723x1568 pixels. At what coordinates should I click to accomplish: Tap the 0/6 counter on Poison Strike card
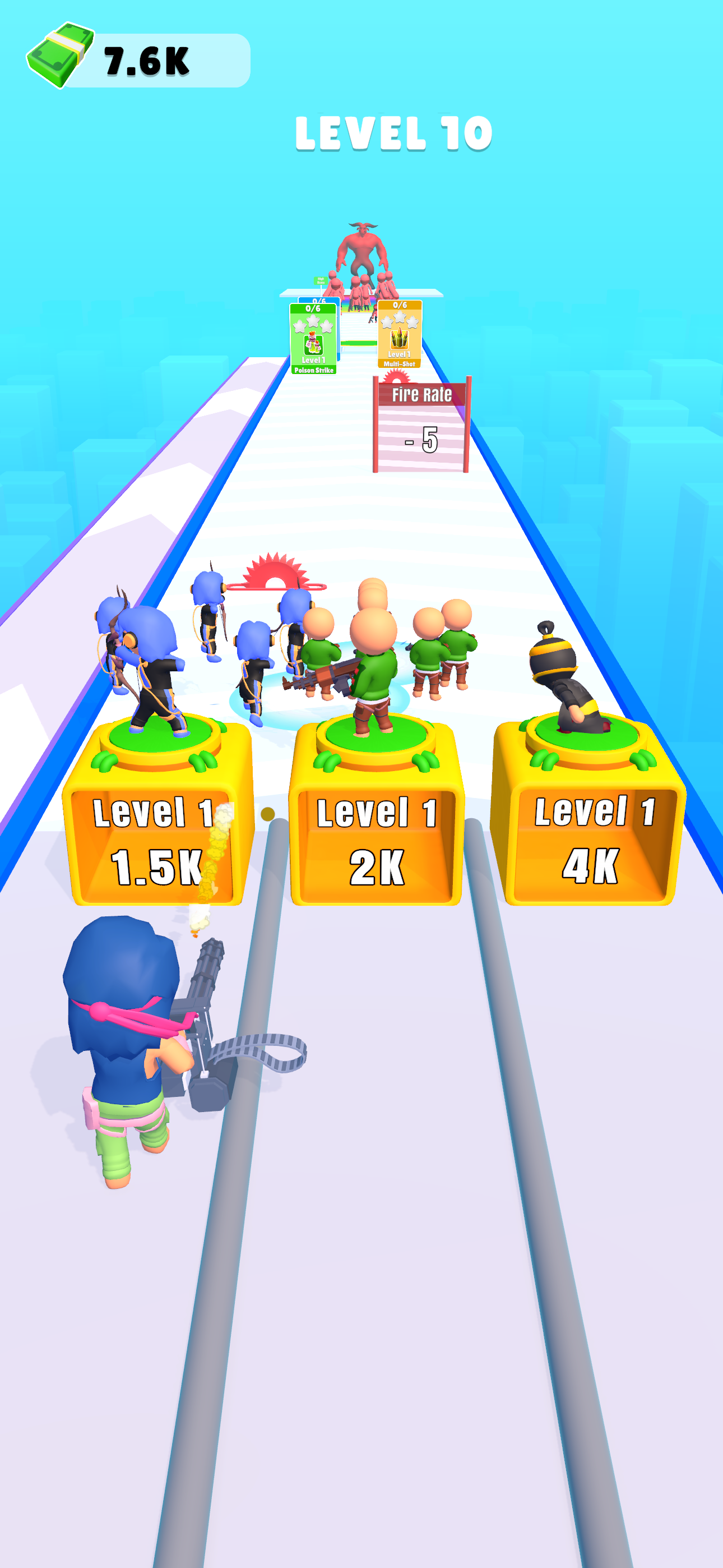(313, 308)
